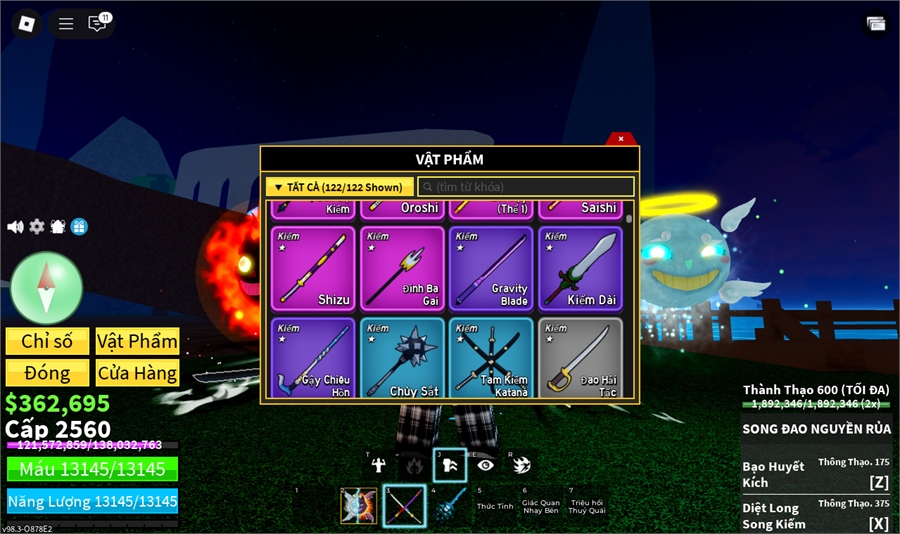This screenshot has width=900, height=534.
Task: Pick the Kiếm Dài sword slot
Action: pyautogui.click(x=580, y=268)
